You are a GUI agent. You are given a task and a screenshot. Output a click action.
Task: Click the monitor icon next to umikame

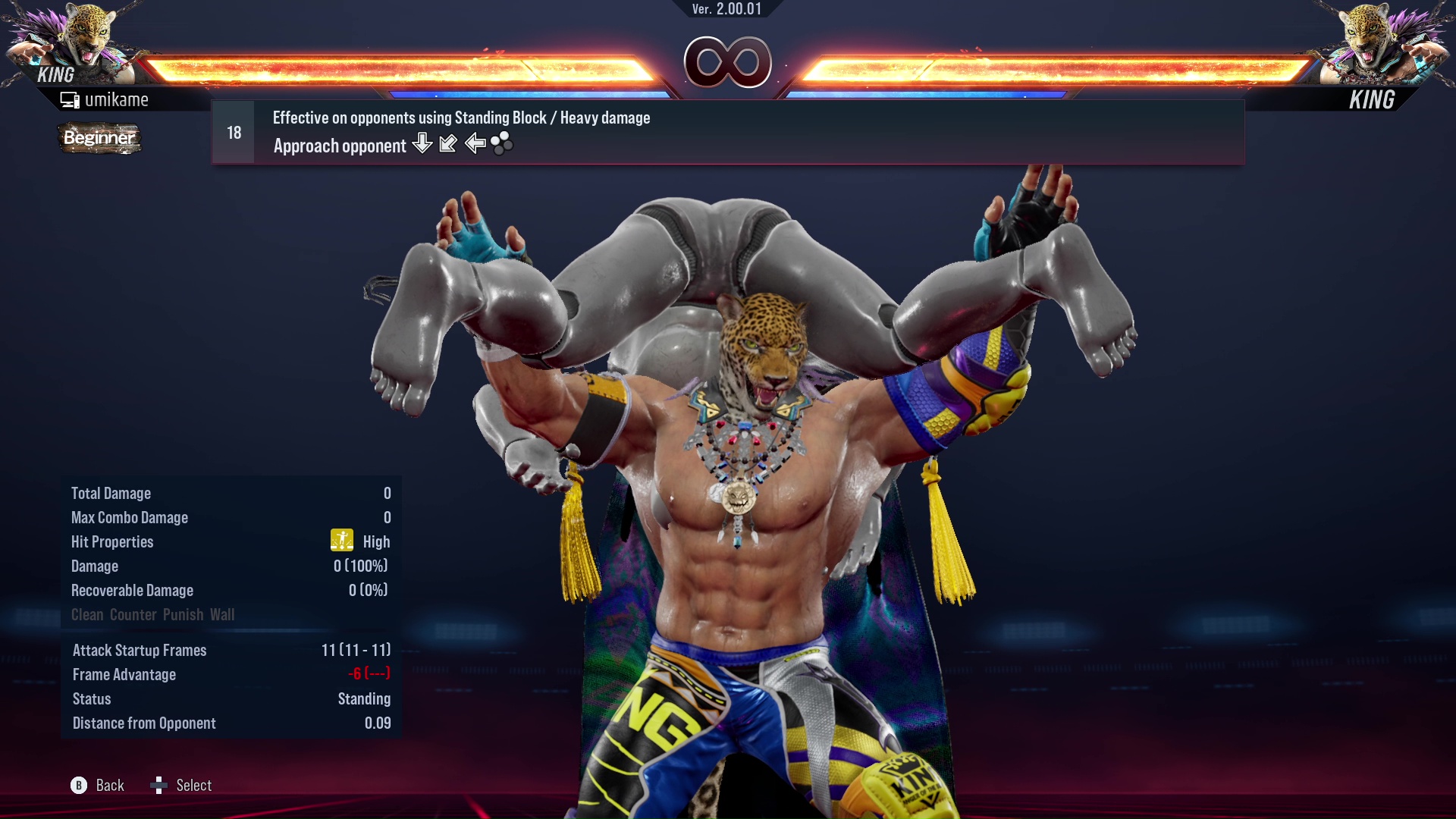(x=71, y=99)
